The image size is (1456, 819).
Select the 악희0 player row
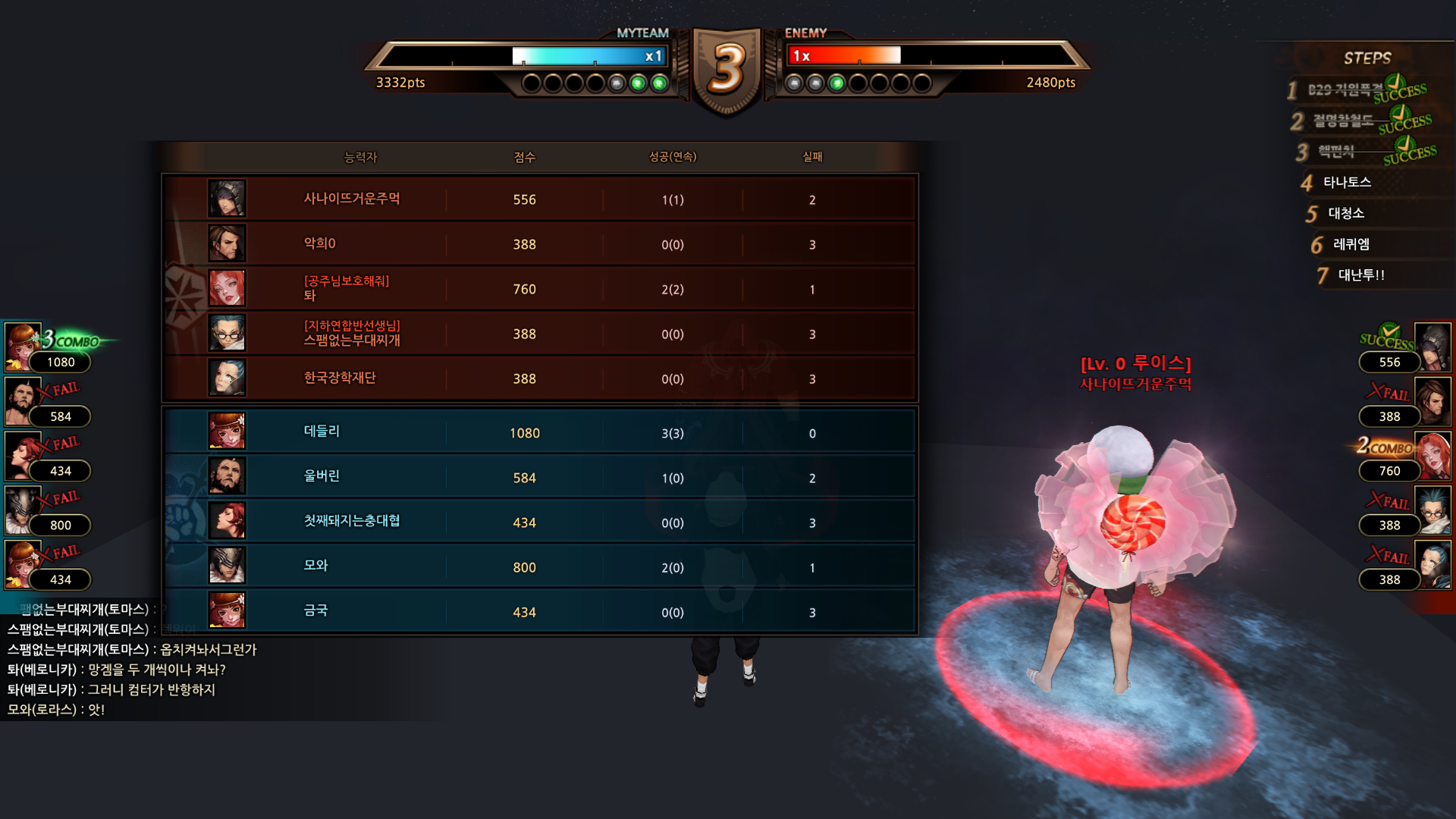coord(538,244)
